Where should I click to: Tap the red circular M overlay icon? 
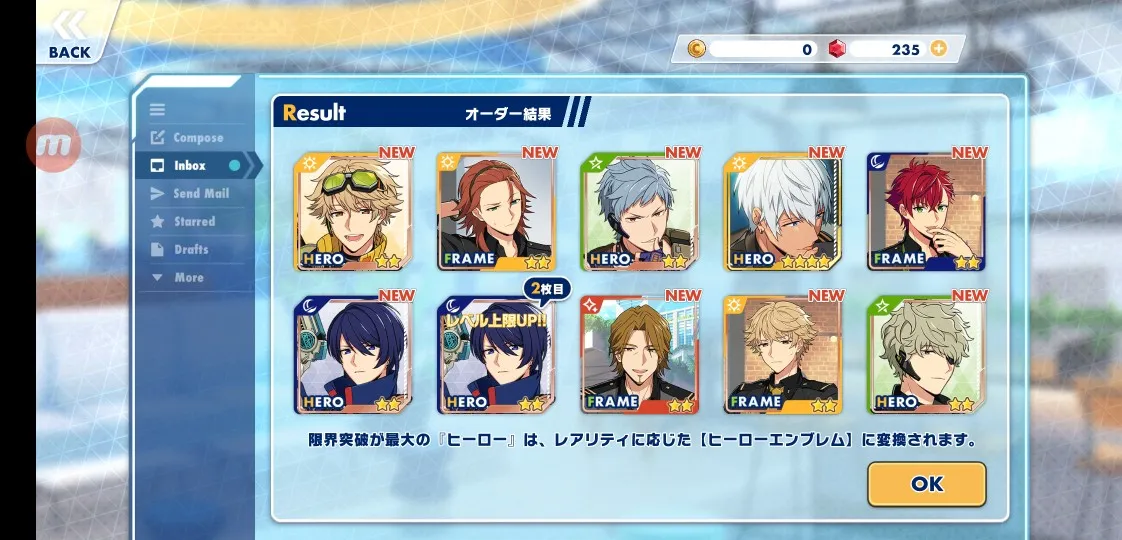[x=53, y=146]
